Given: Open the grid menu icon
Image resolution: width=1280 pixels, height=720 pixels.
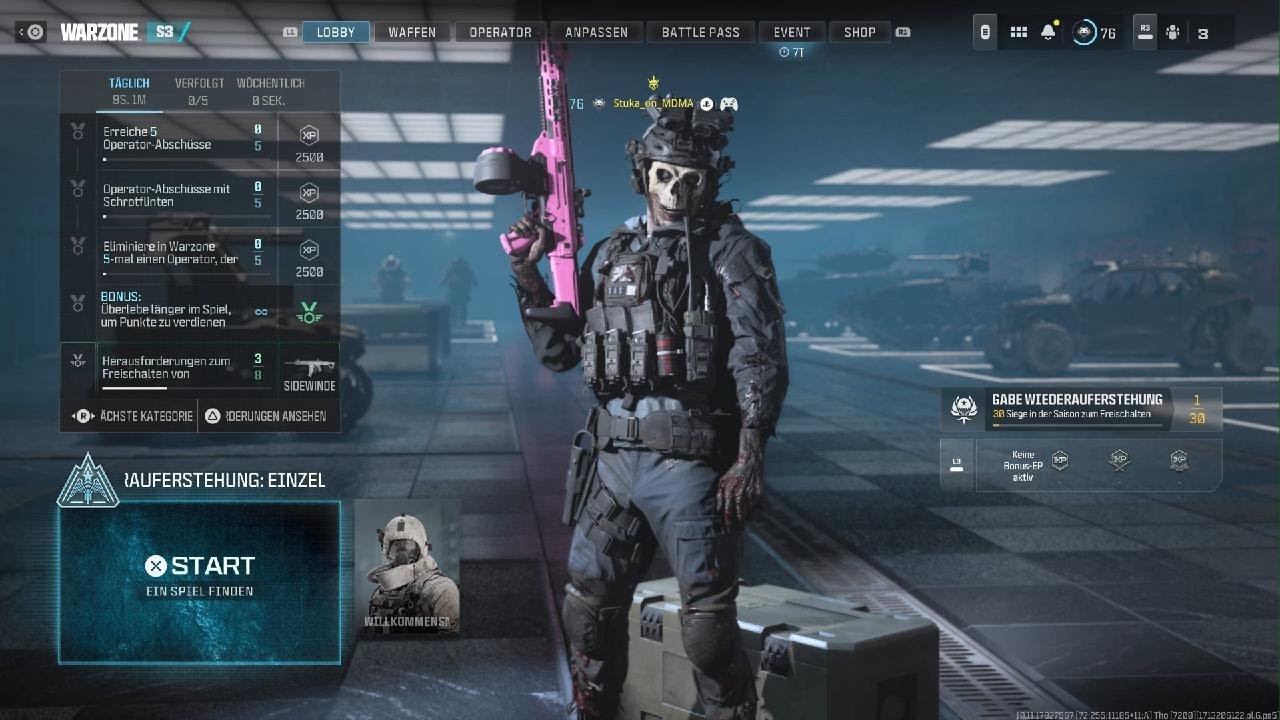Looking at the screenshot, I should pos(1018,32).
